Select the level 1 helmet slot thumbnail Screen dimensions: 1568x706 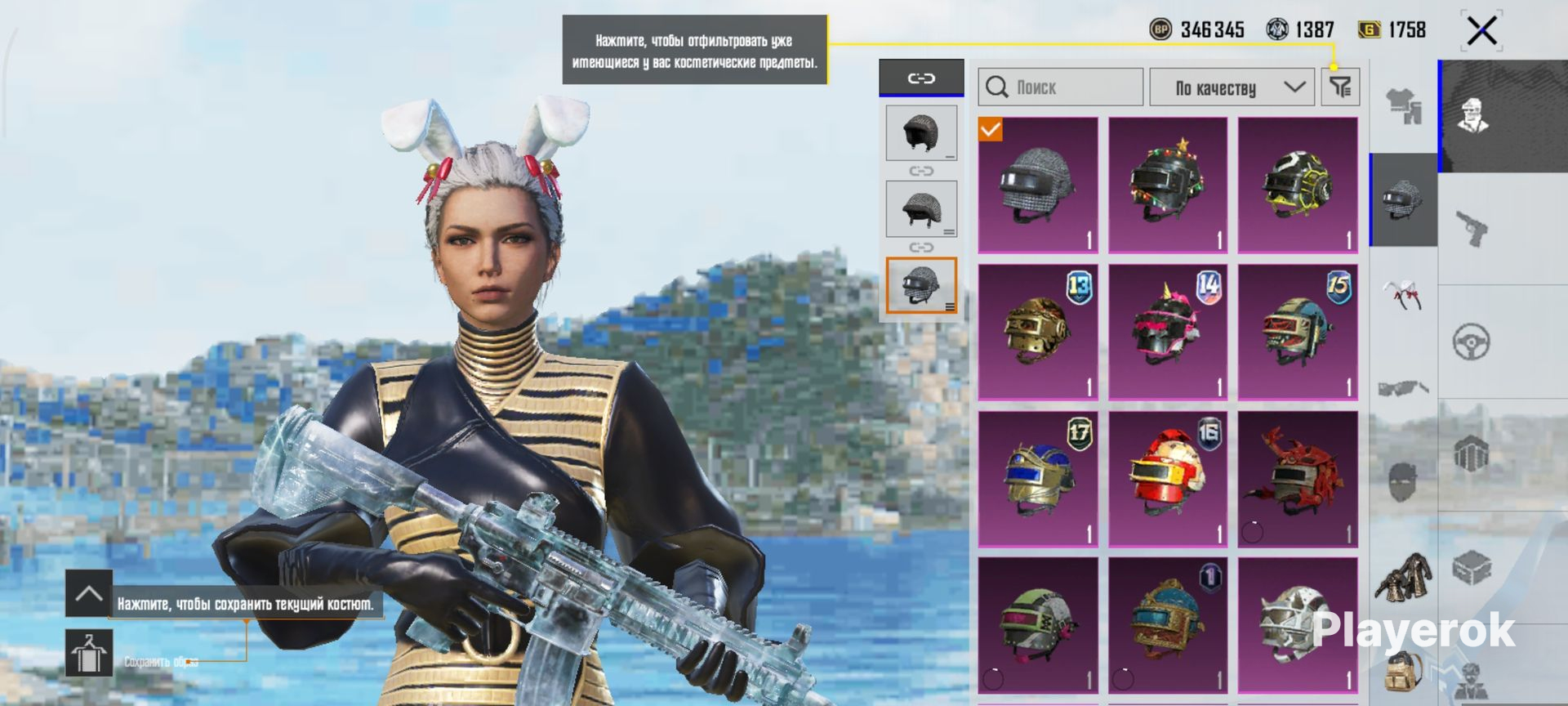[x=921, y=132]
